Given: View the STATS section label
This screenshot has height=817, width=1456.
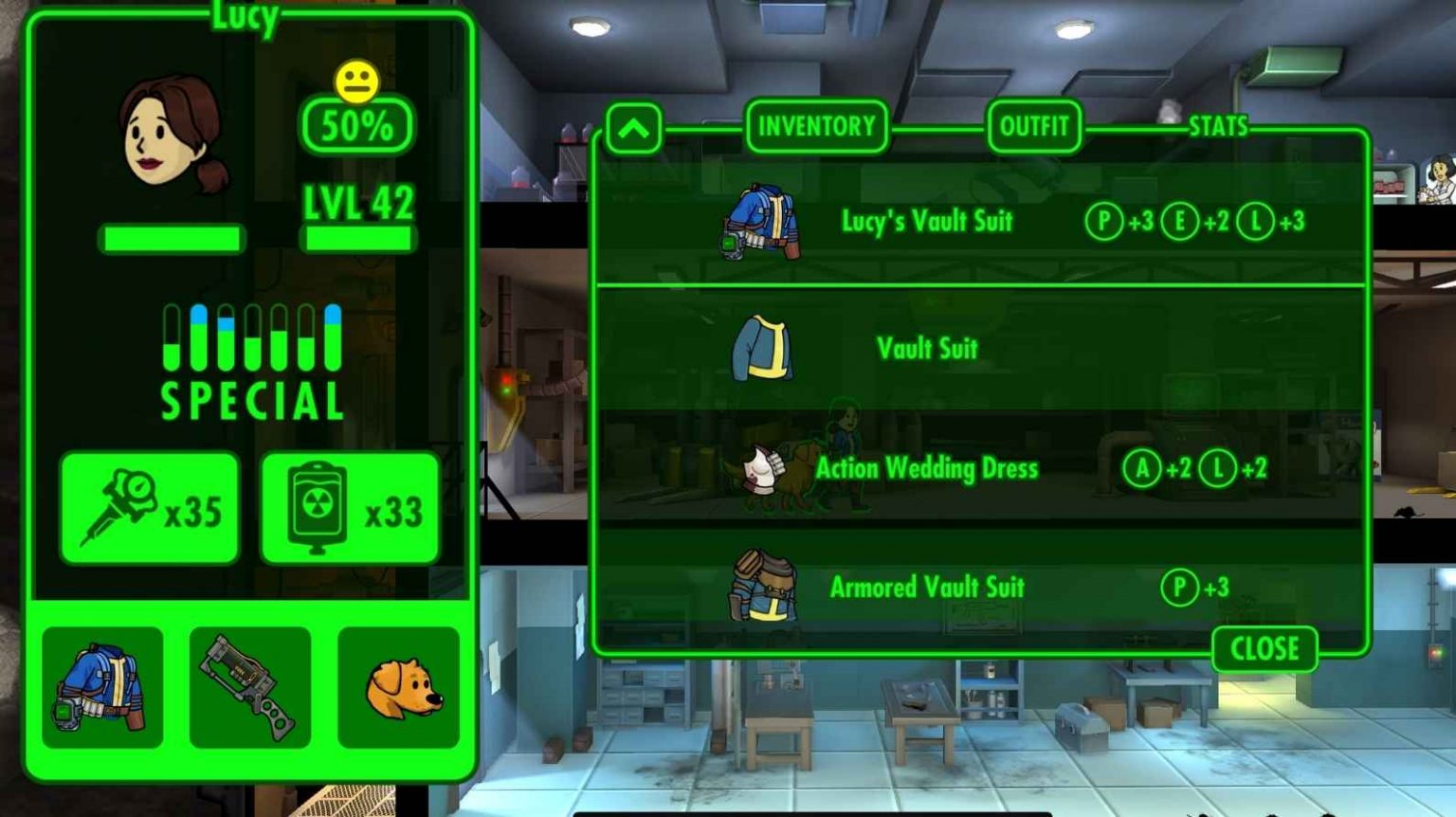Looking at the screenshot, I should click(1220, 126).
